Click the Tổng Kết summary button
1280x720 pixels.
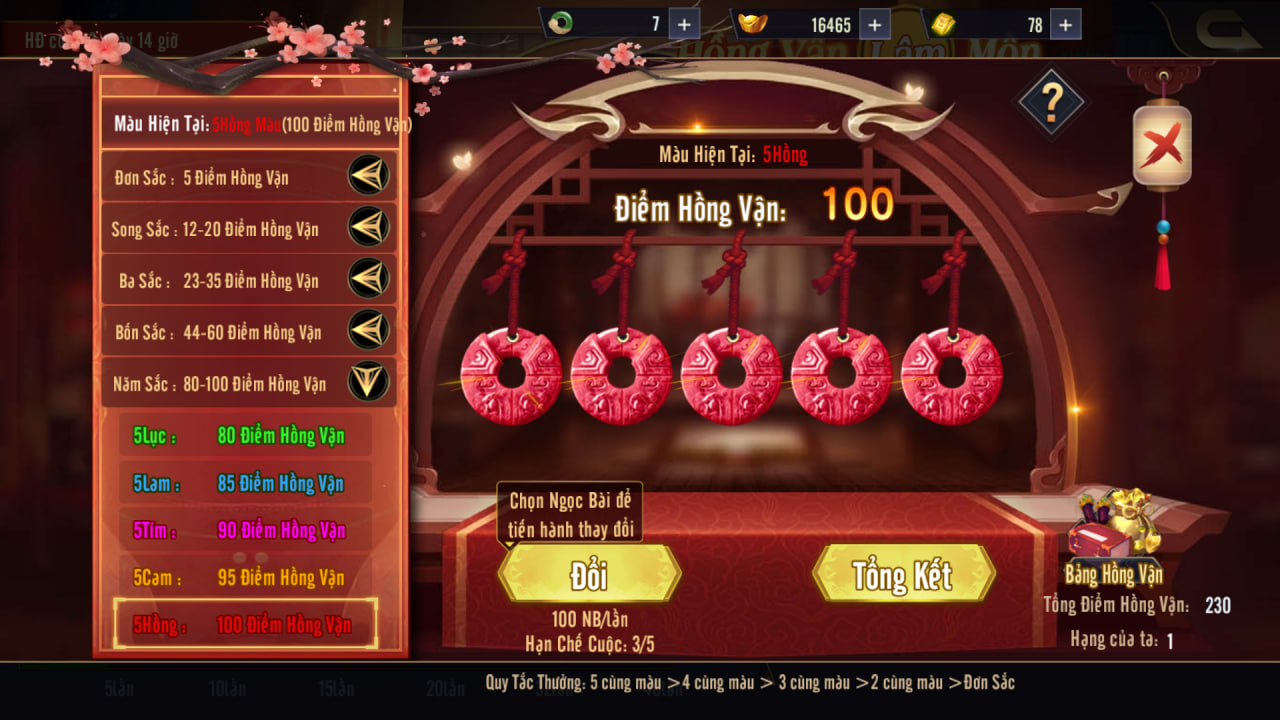click(903, 574)
